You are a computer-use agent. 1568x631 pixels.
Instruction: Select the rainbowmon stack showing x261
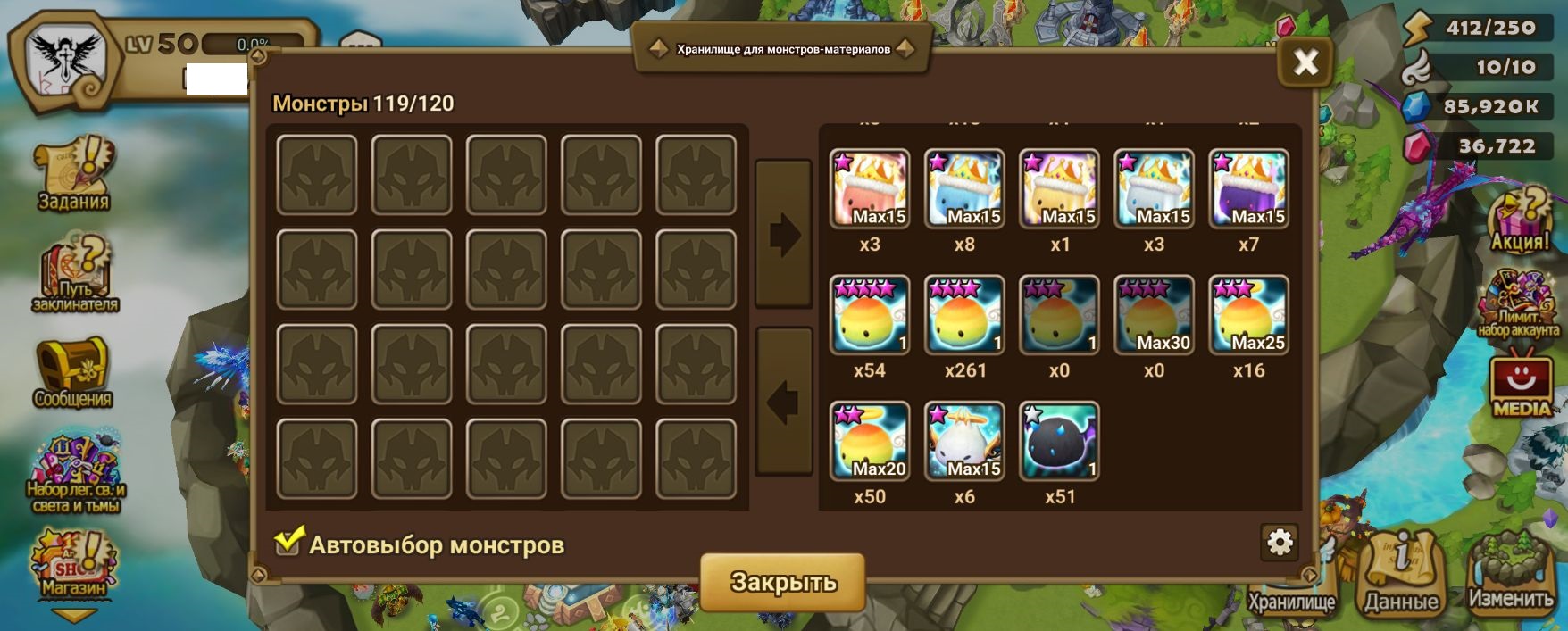964,315
